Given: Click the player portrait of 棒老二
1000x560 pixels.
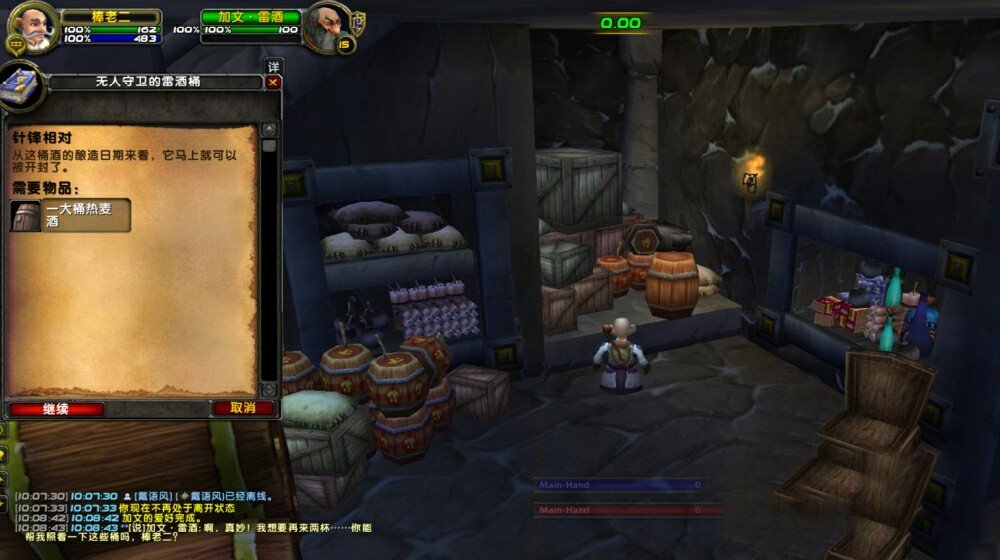Looking at the screenshot, I should click(35, 27).
